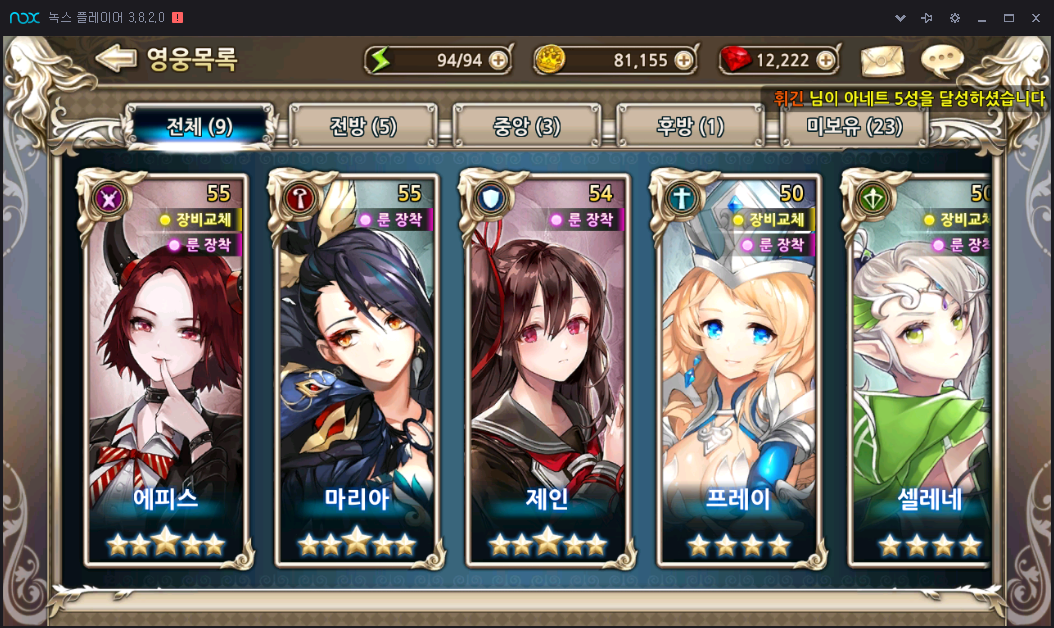
Task: Switch to the 전방 (5) tab
Action: [363, 127]
